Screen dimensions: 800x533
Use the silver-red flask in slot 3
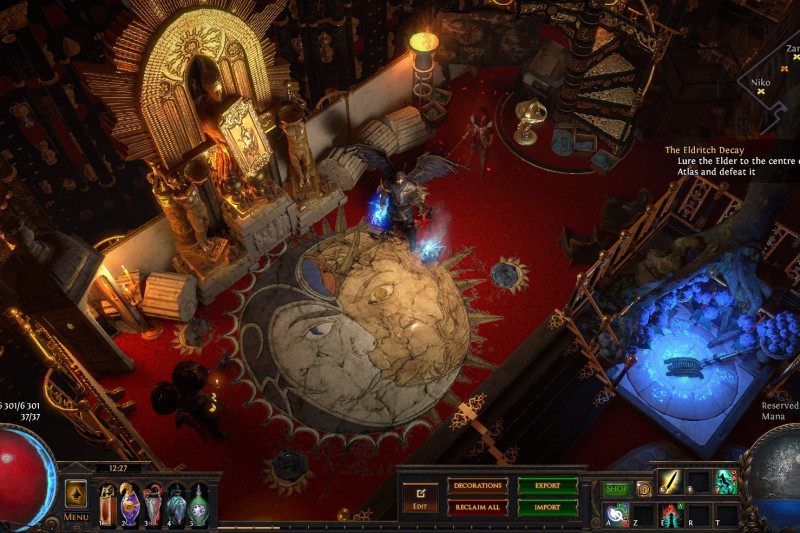pos(153,504)
